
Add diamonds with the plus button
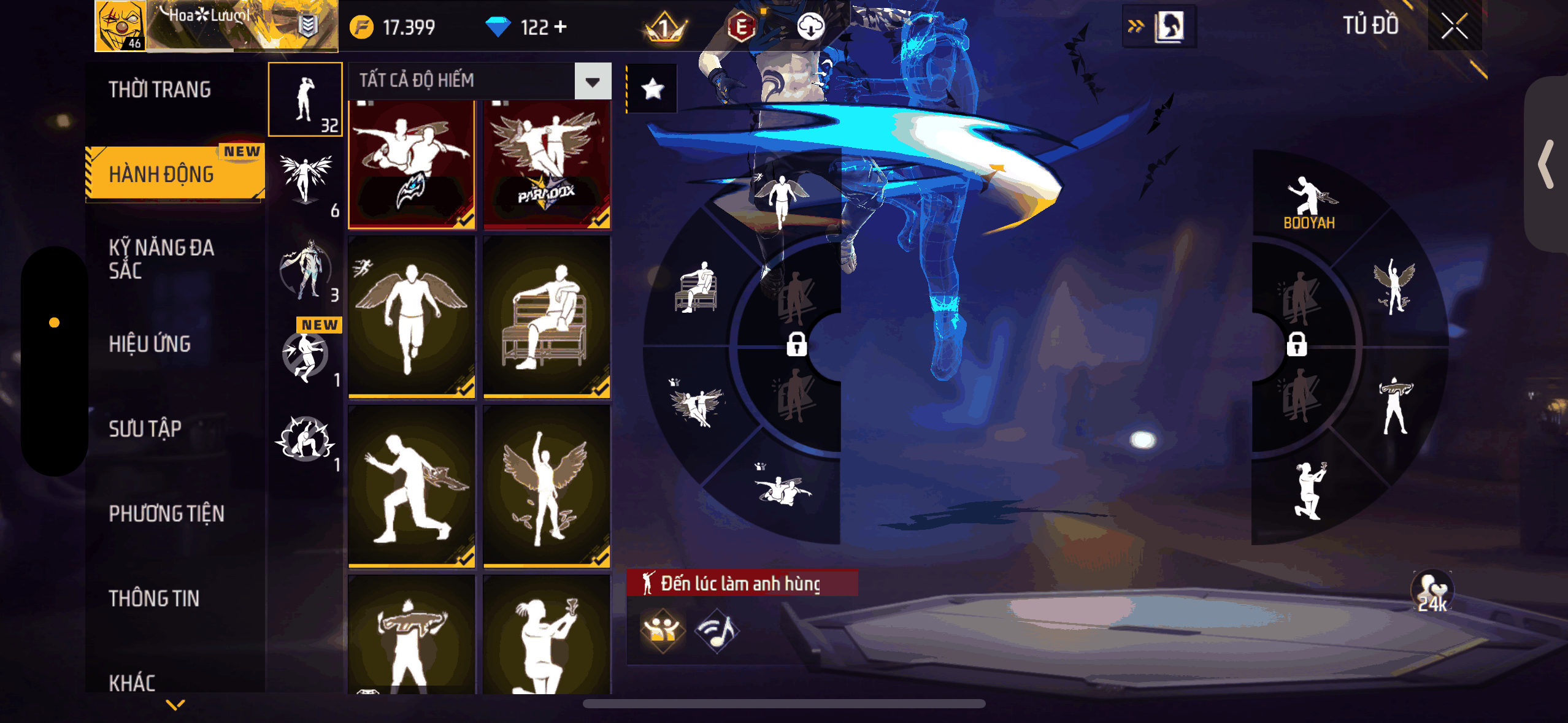click(x=560, y=27)
